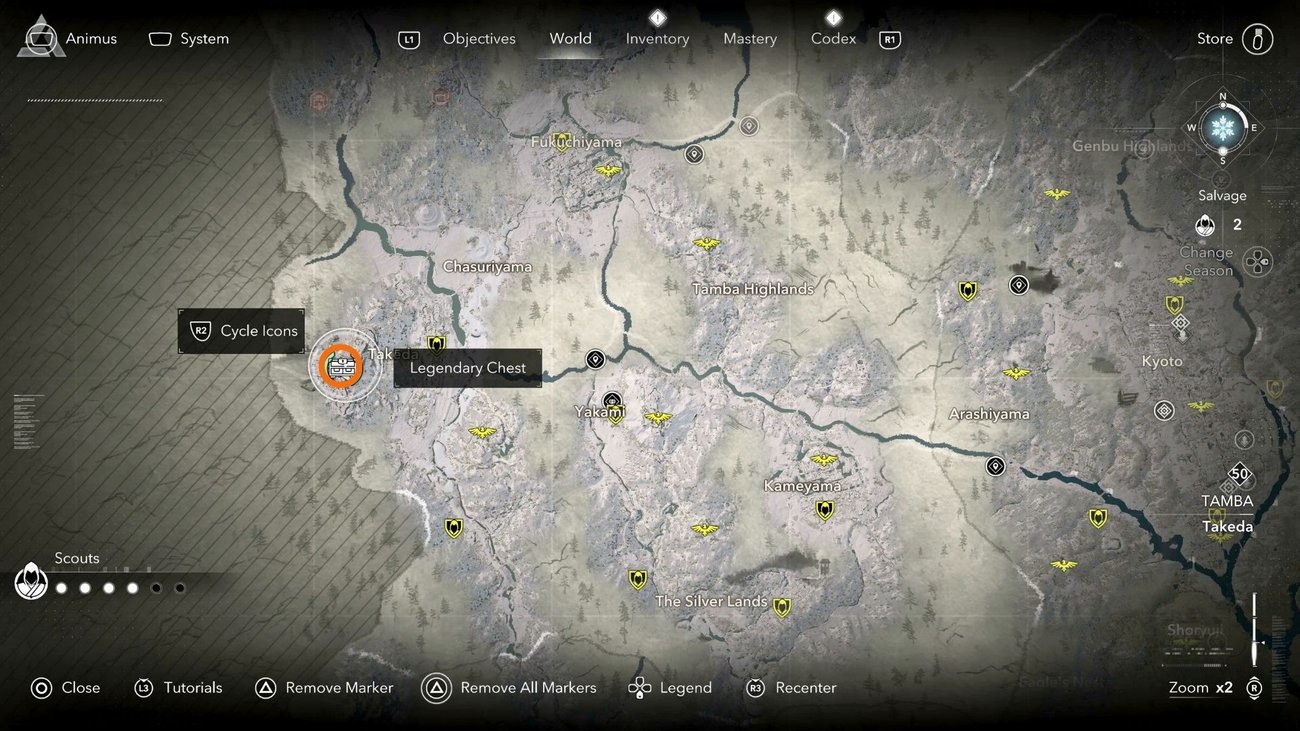Switch to the Inventory tab

pos(657,38)
